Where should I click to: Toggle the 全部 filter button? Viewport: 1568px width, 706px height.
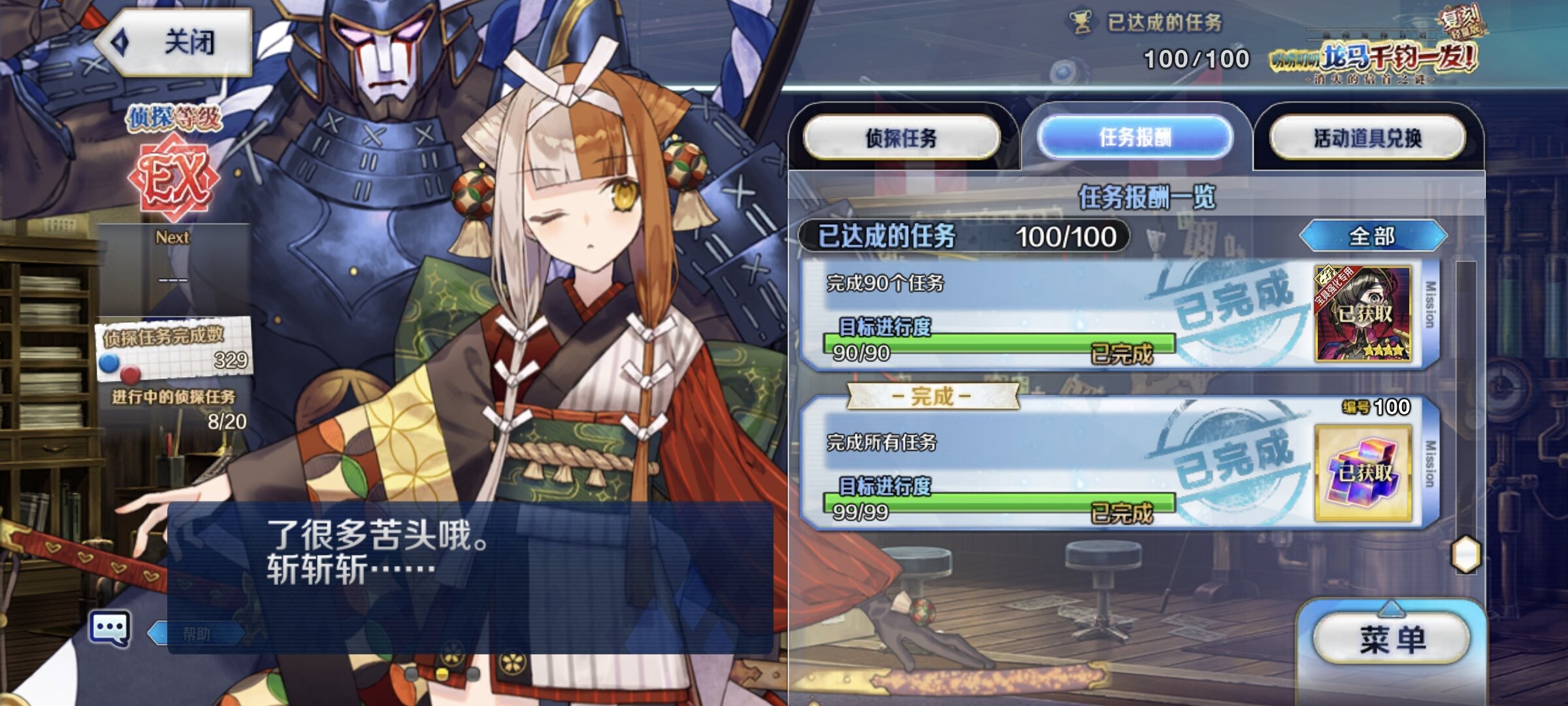1373,236
